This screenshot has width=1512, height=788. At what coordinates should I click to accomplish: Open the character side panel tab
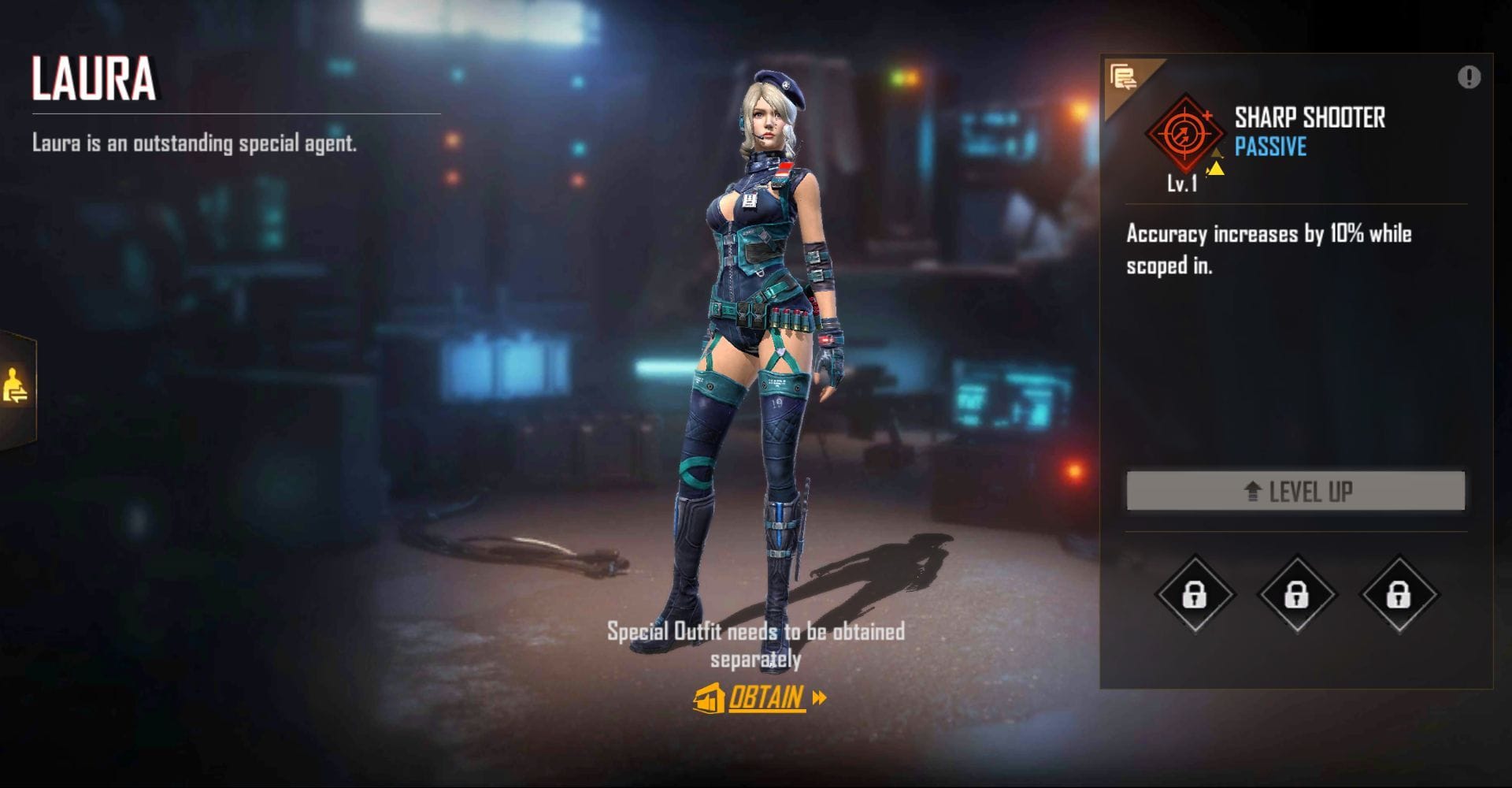tap(16, 388)
